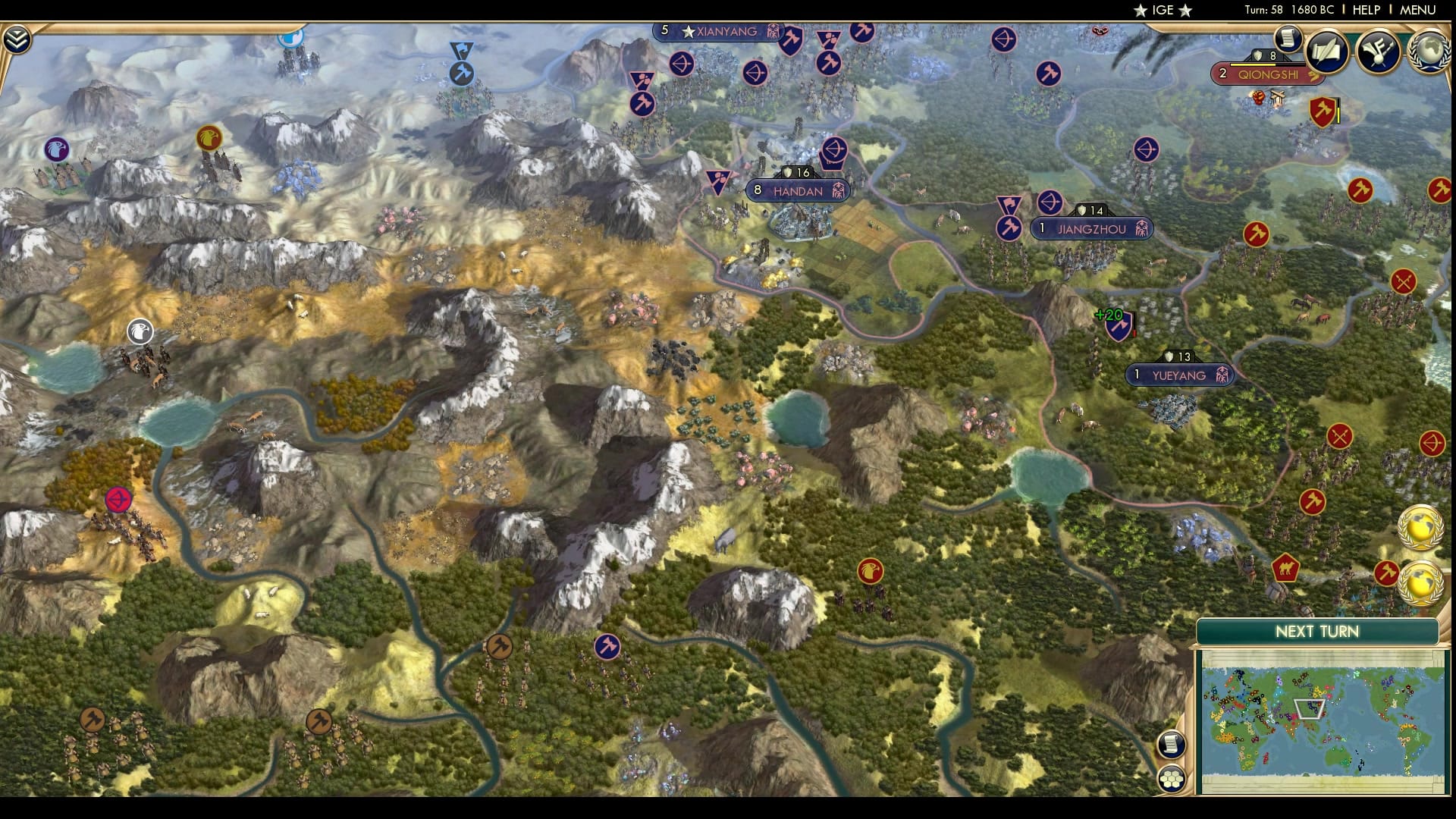
Task: Click the production icon on Xianyang's city banner
Action: 773,33
